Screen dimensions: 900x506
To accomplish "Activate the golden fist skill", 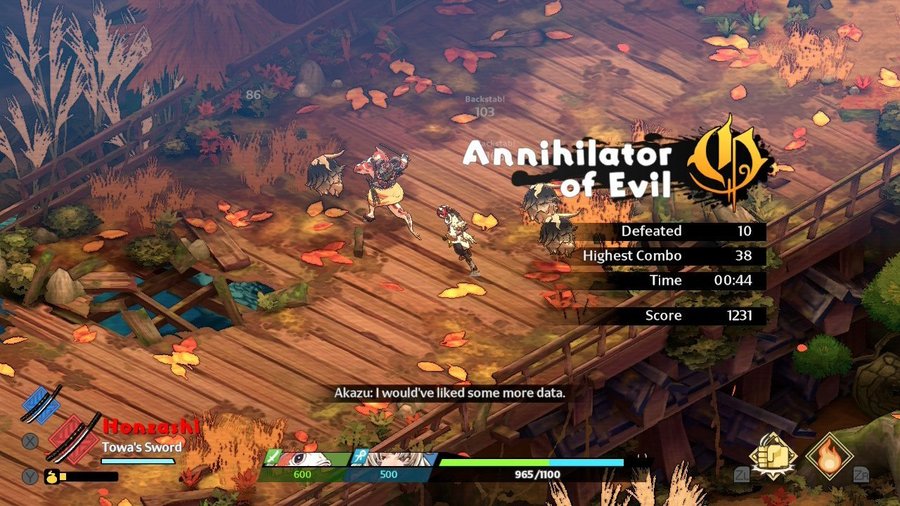I will click(x=773, y=456).
